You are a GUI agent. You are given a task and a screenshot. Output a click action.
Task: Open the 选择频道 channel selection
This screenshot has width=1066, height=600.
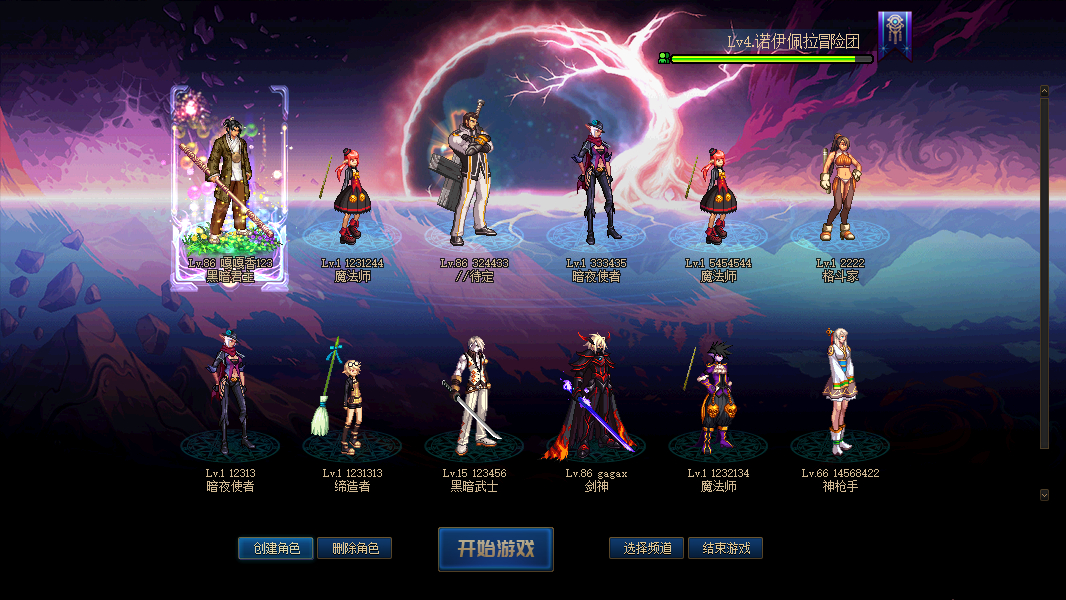(x=647, y=548)
